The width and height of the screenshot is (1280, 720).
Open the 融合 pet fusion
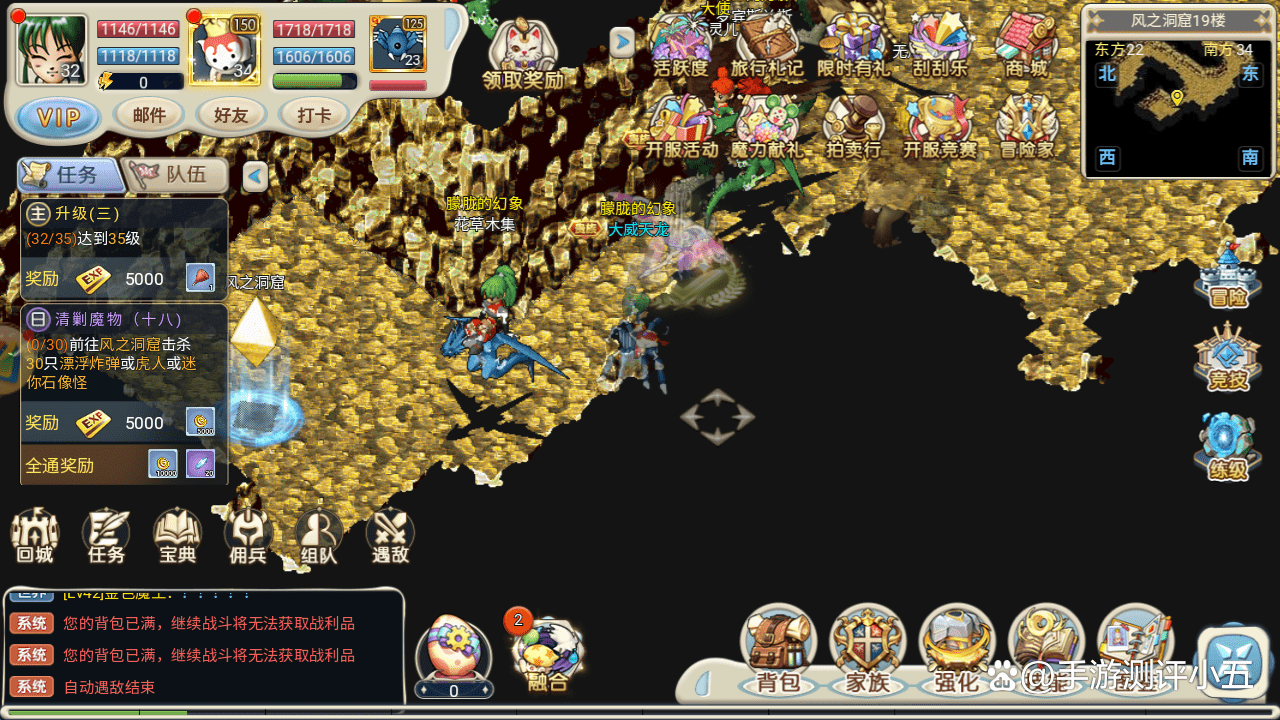(547, 654)
